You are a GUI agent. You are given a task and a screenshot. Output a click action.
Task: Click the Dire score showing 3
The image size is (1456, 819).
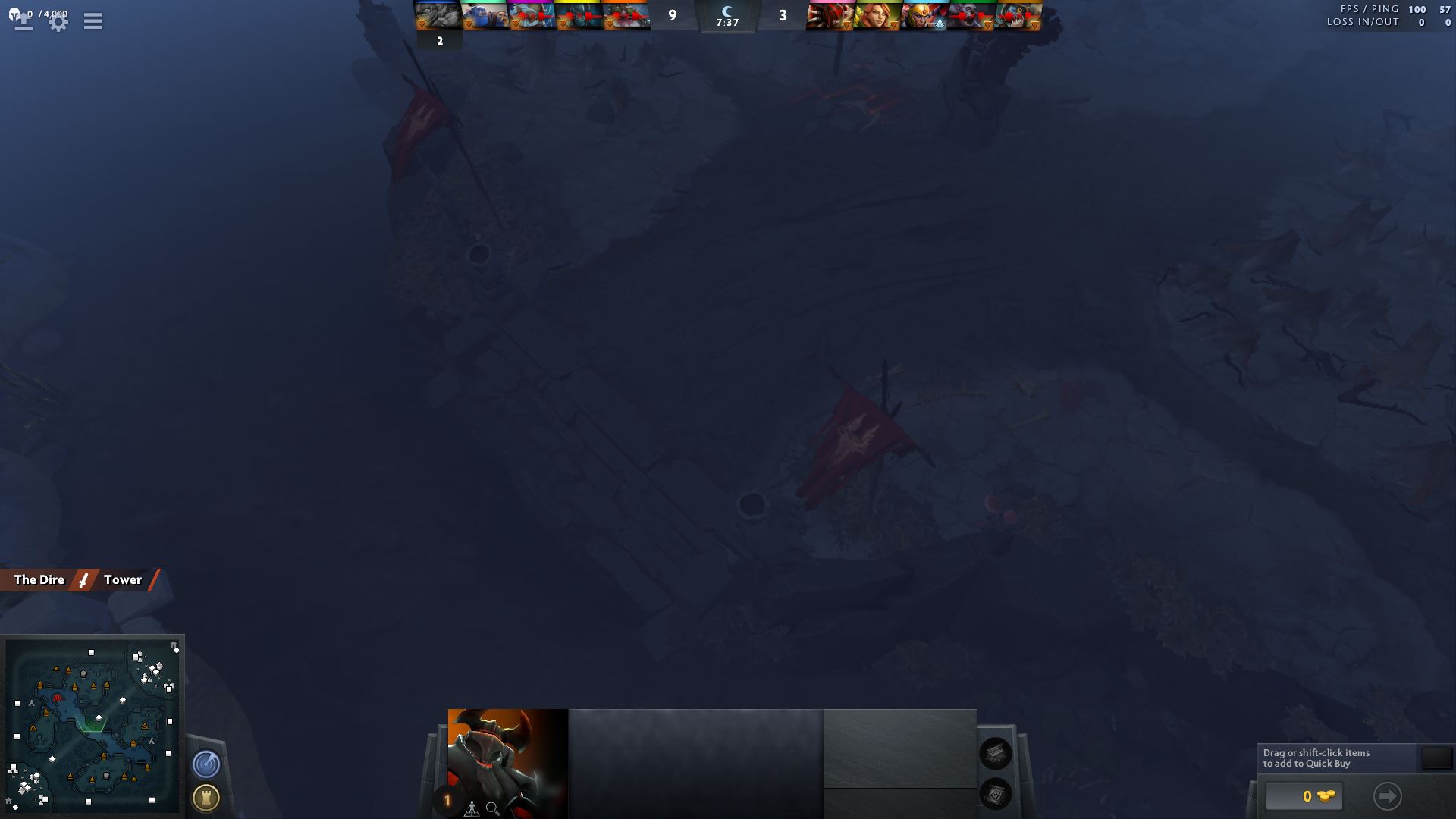(x=781, y=15)
